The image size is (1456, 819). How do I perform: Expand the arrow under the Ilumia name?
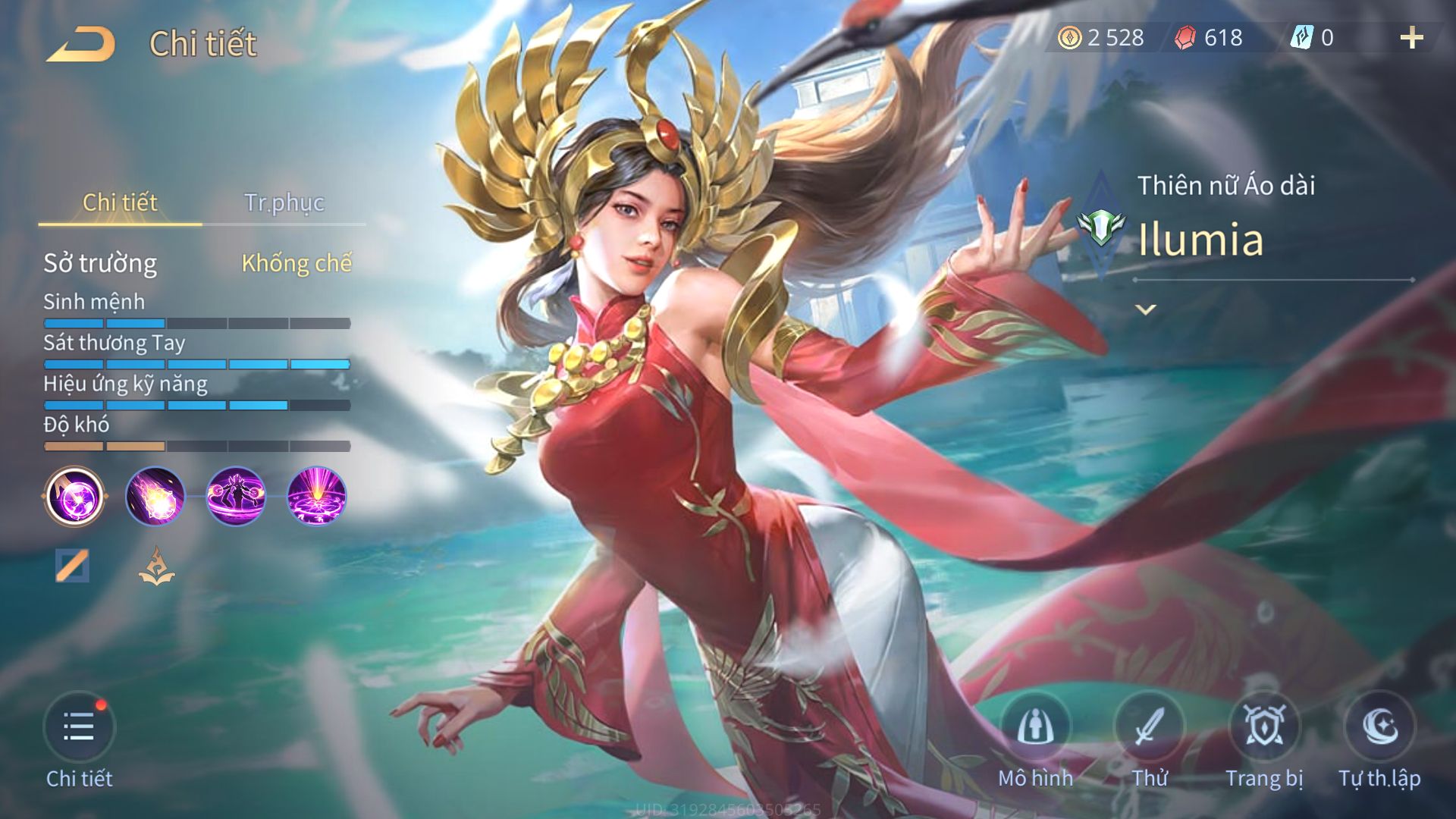pyautogui.click(x=1146, y=309)
